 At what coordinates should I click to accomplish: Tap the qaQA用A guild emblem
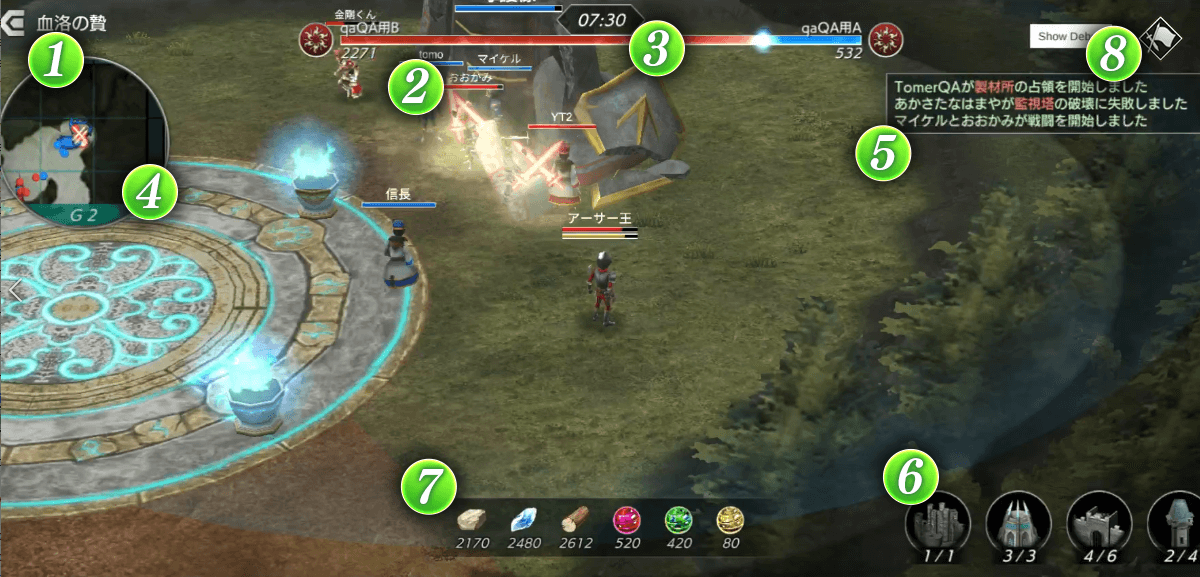pos(884,40)
